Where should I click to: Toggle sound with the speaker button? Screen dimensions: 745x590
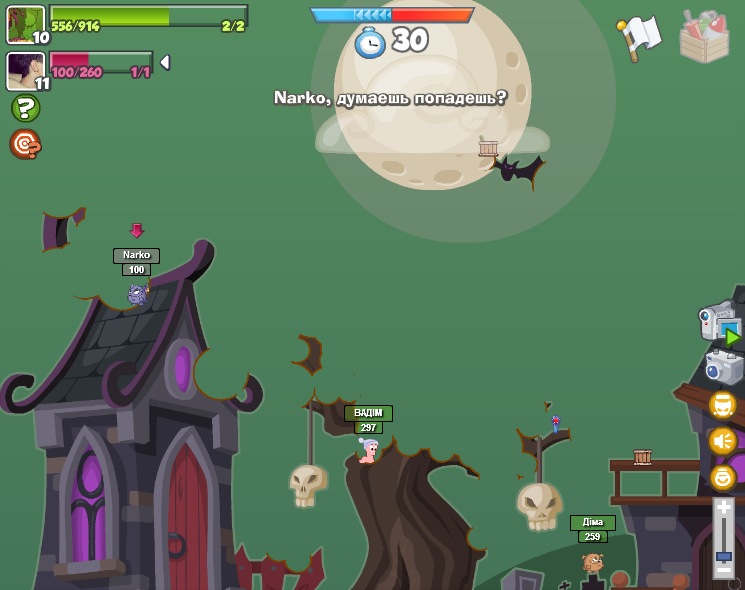coord(722,441)
